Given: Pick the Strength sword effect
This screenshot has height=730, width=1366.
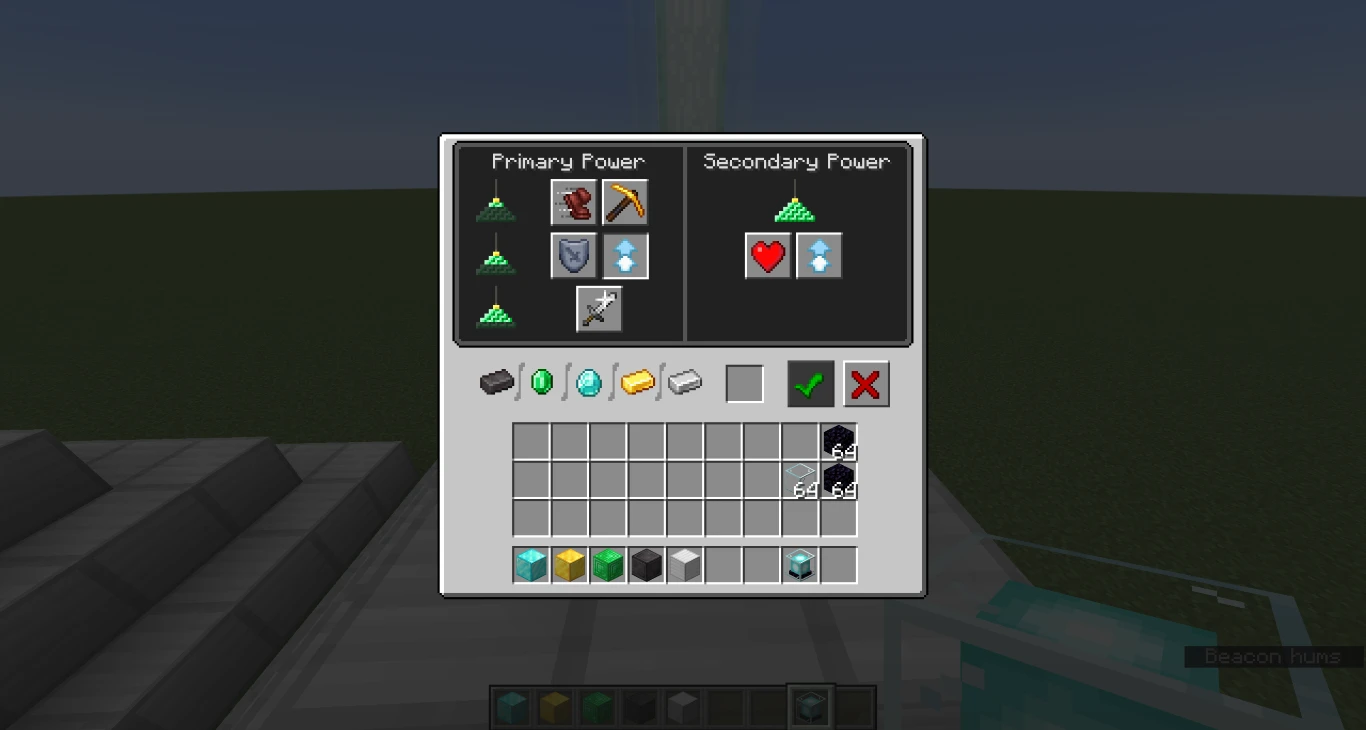Looking at the screenshot, I should pos(598,308).
